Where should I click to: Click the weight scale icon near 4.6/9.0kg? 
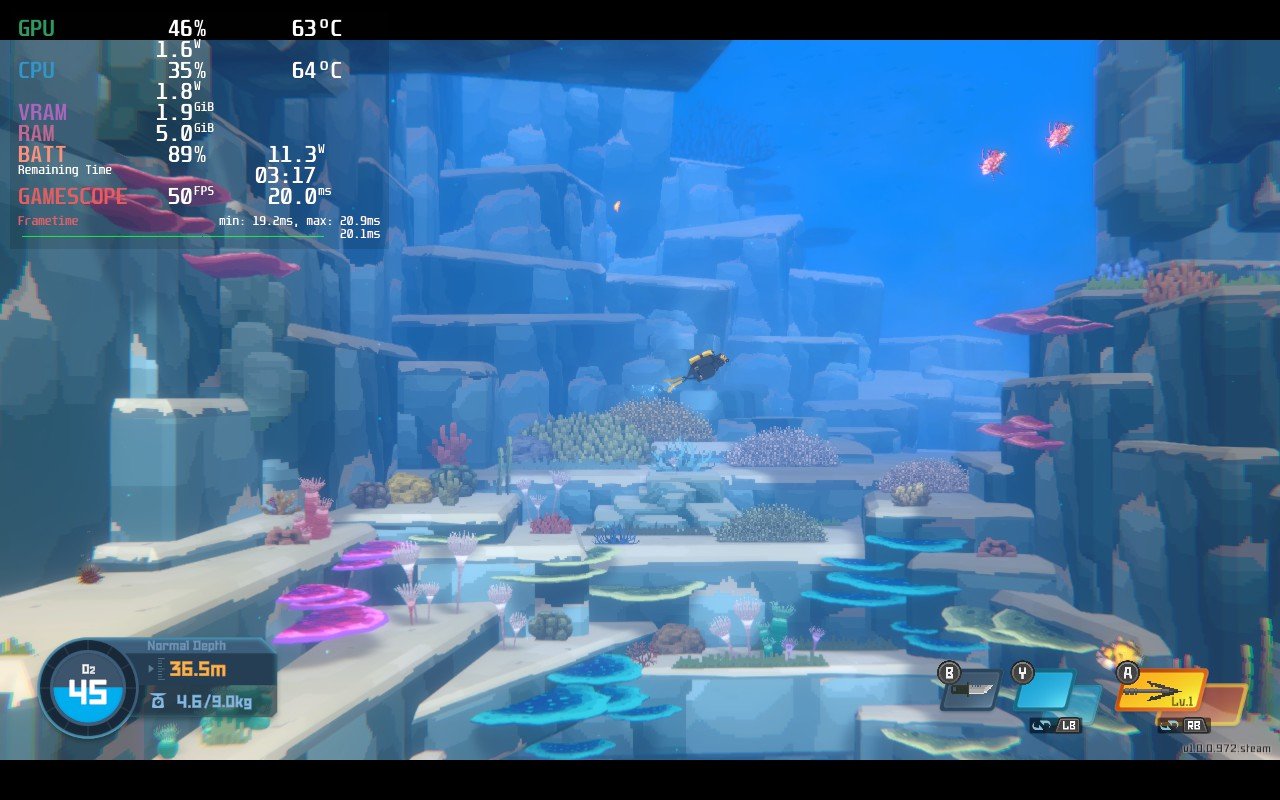pos(159,701)
